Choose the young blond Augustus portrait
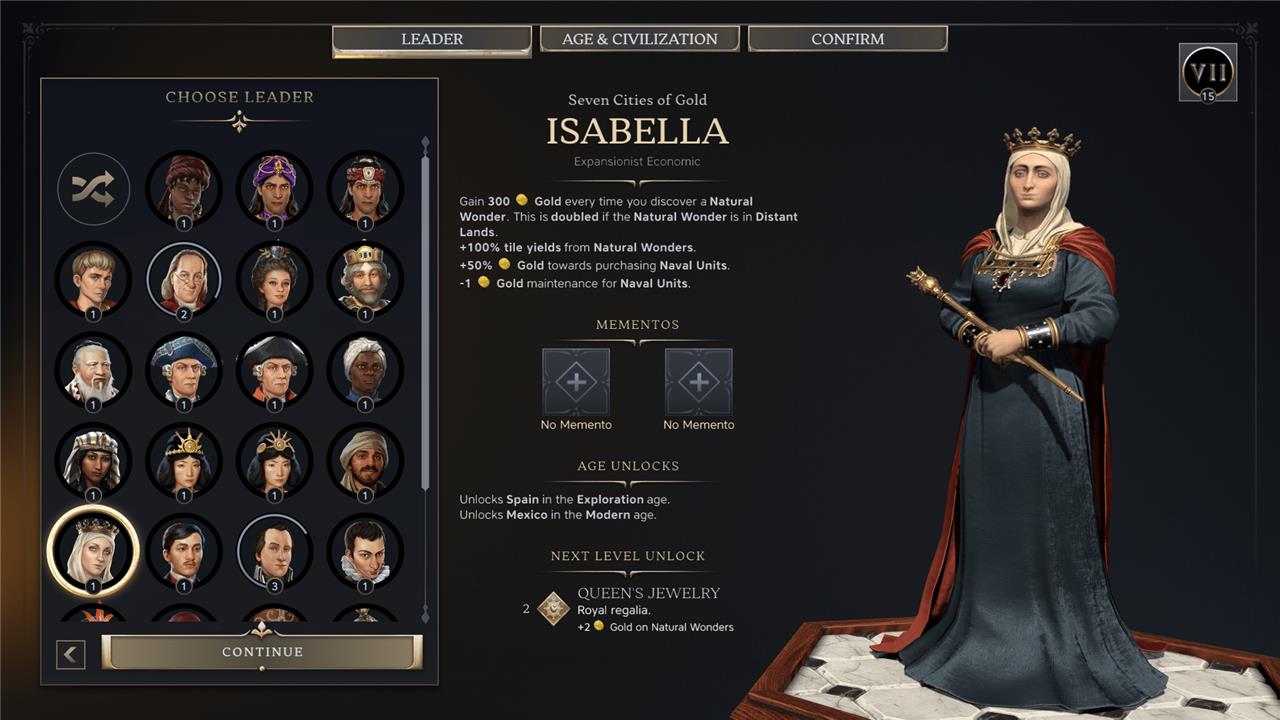Viewport: 1280px width, 720px height. (x=93, y=278)
